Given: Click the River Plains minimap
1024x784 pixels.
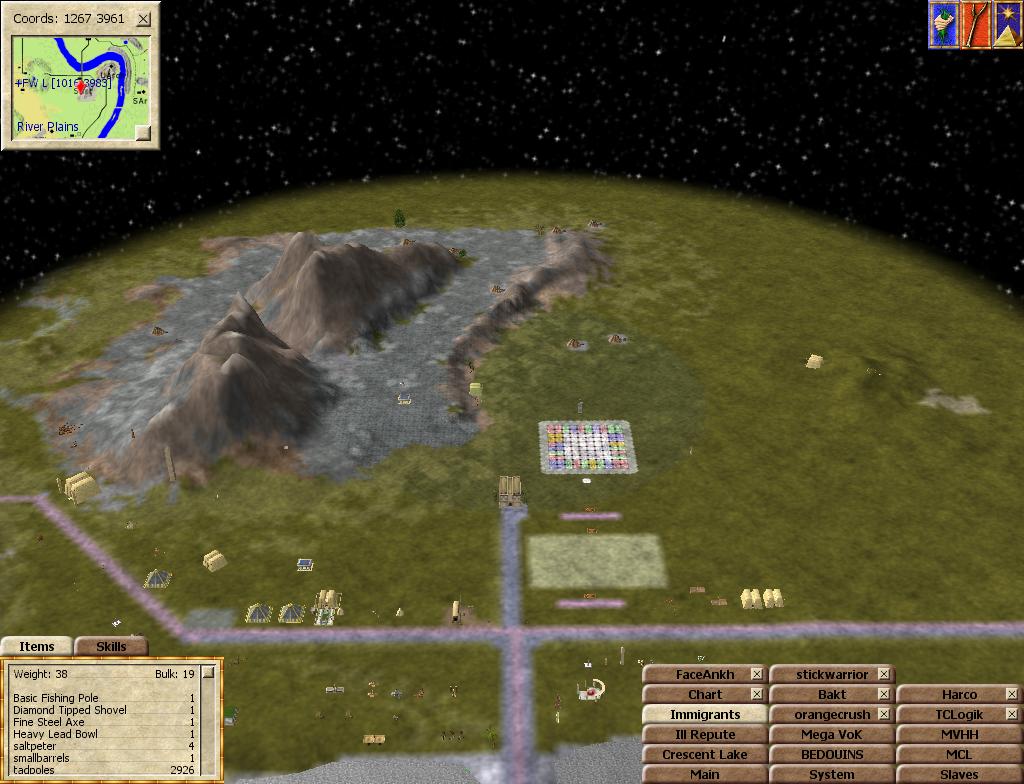Looking at the screenshot, I should tap(80, 88).
